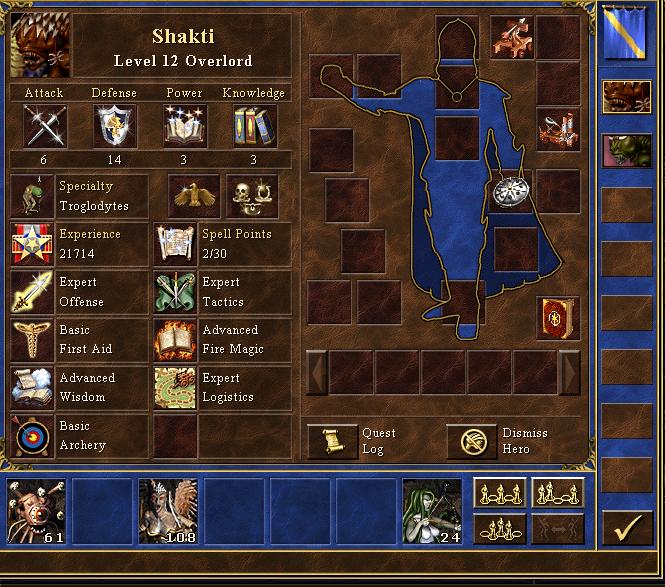This screenshot has height=587, width=665.
Task: Confirm with the checkmark button
Action: click(x=627, y=525)
